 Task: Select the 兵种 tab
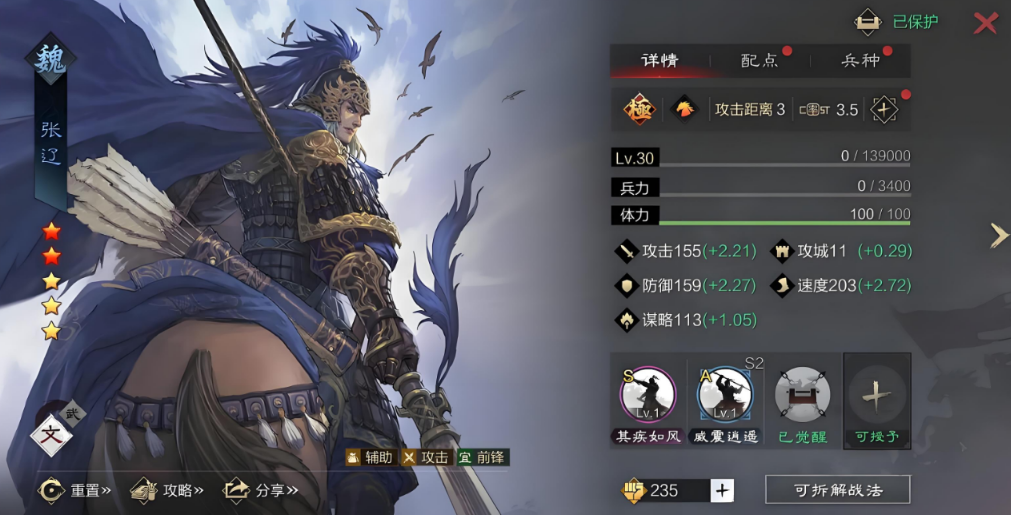(x=860, y=61)
